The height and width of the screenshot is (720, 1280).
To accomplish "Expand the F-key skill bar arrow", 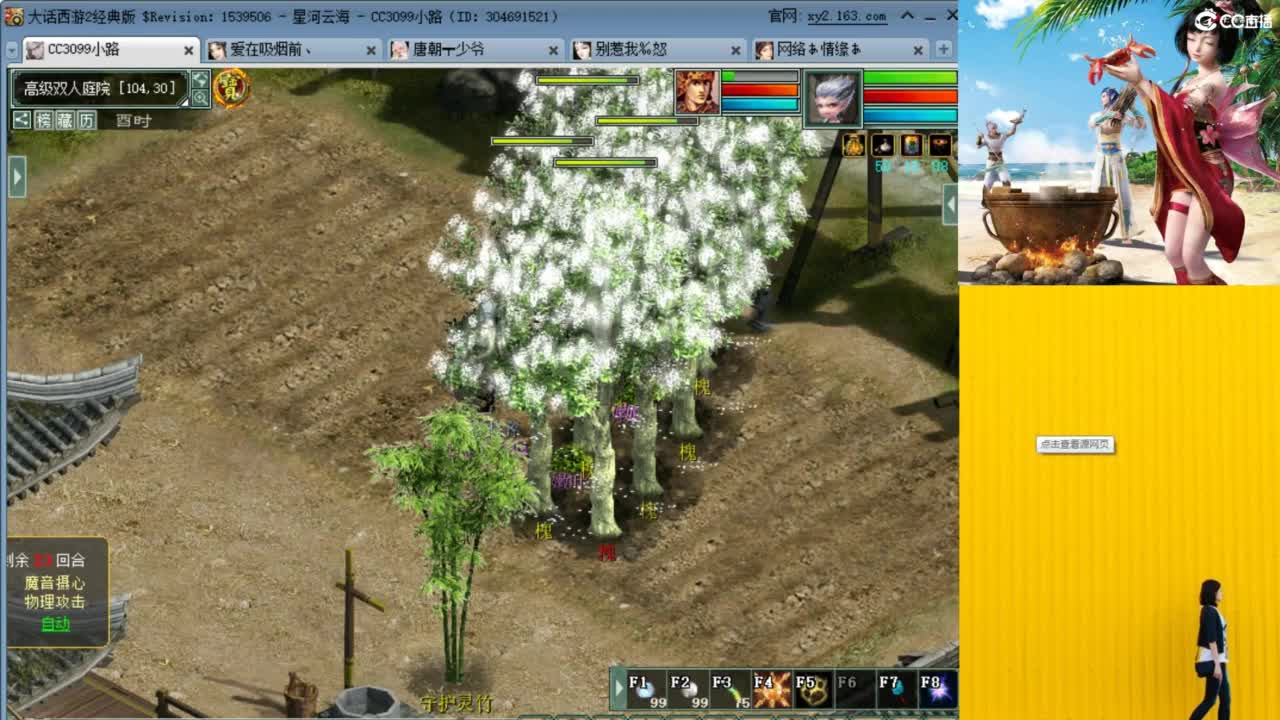I will pos(618,687).
